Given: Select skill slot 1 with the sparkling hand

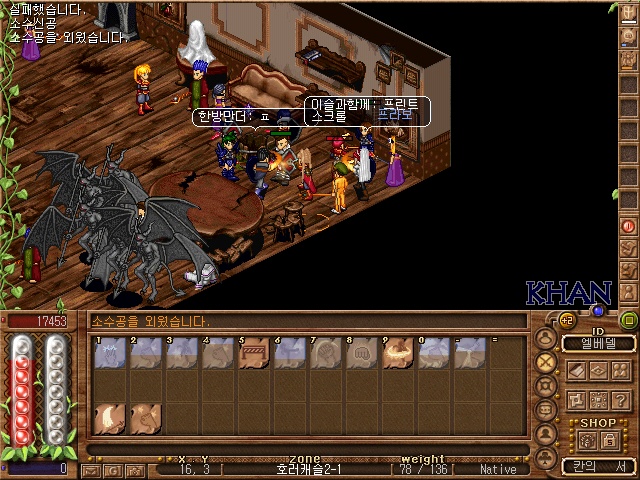Looking at the screenshot, I should point(109,352).
